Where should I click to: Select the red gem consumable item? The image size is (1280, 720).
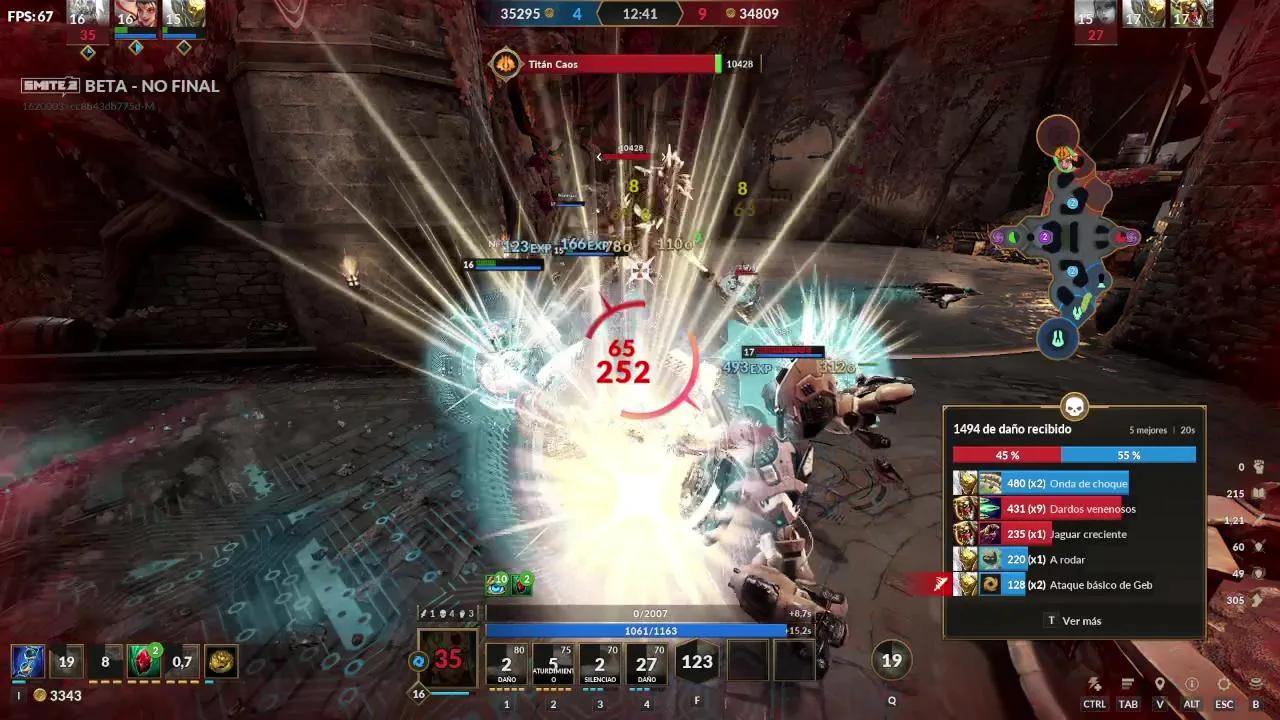(144, 661)
